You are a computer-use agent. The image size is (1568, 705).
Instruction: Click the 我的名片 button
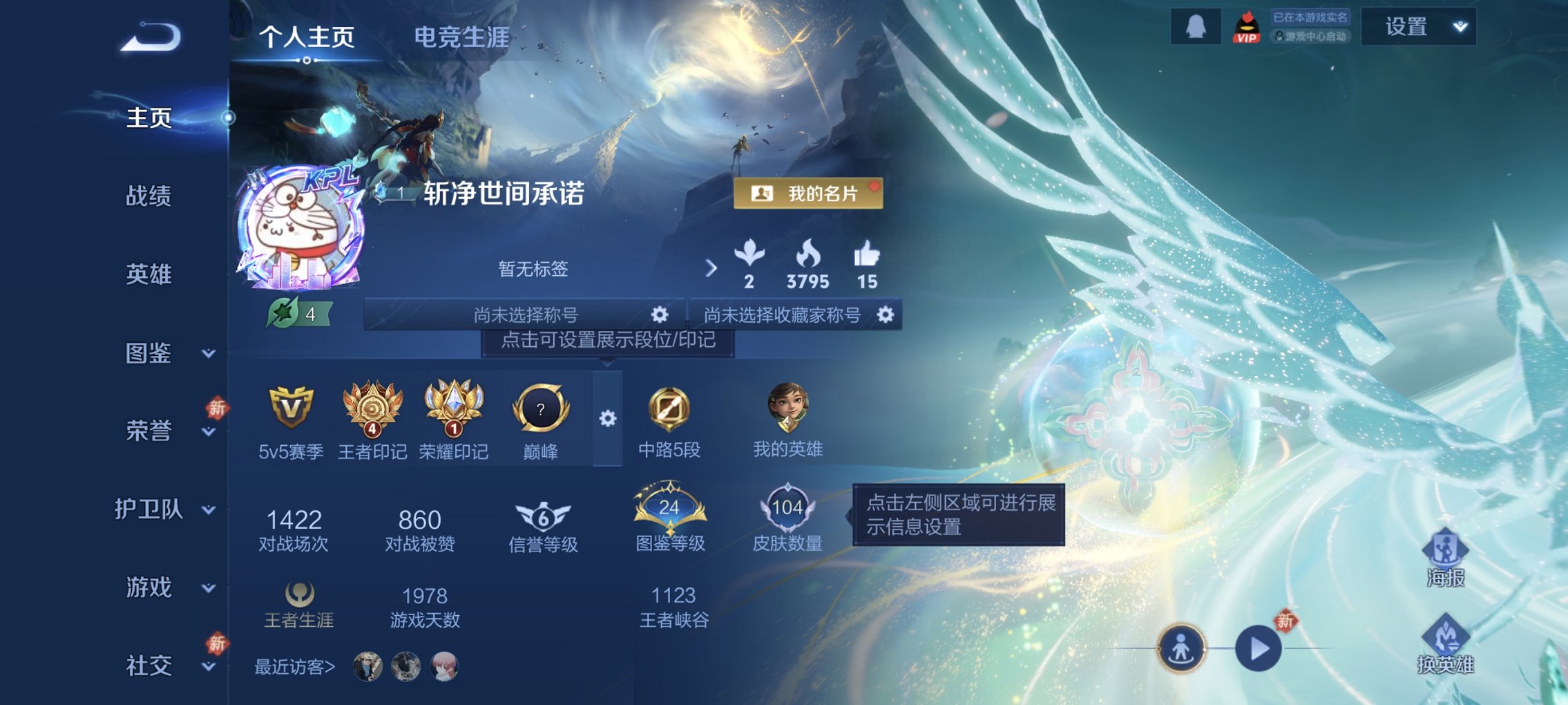click(x=810, y=195)
